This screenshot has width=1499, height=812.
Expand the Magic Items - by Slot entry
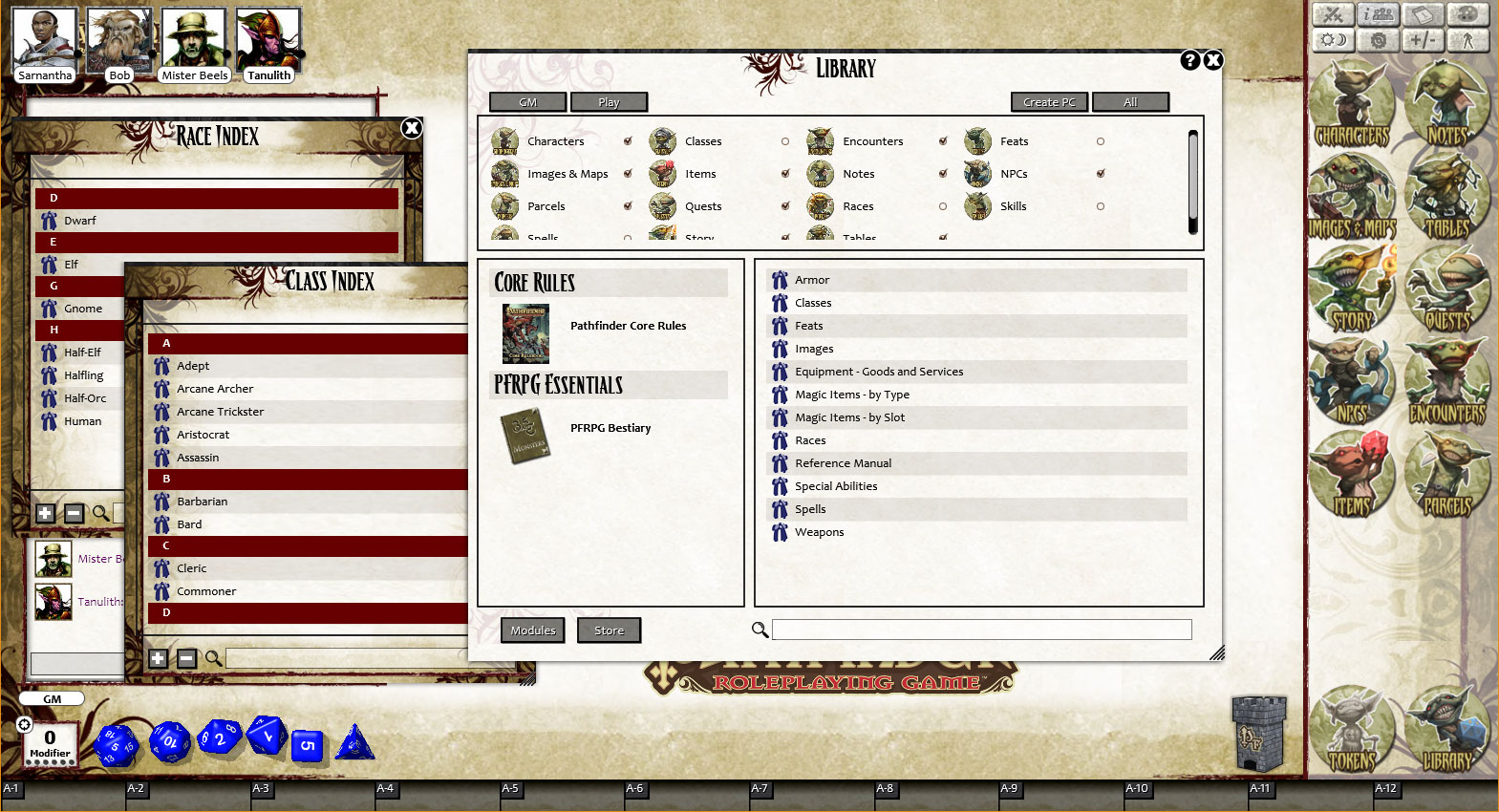(x=851, y=417)
